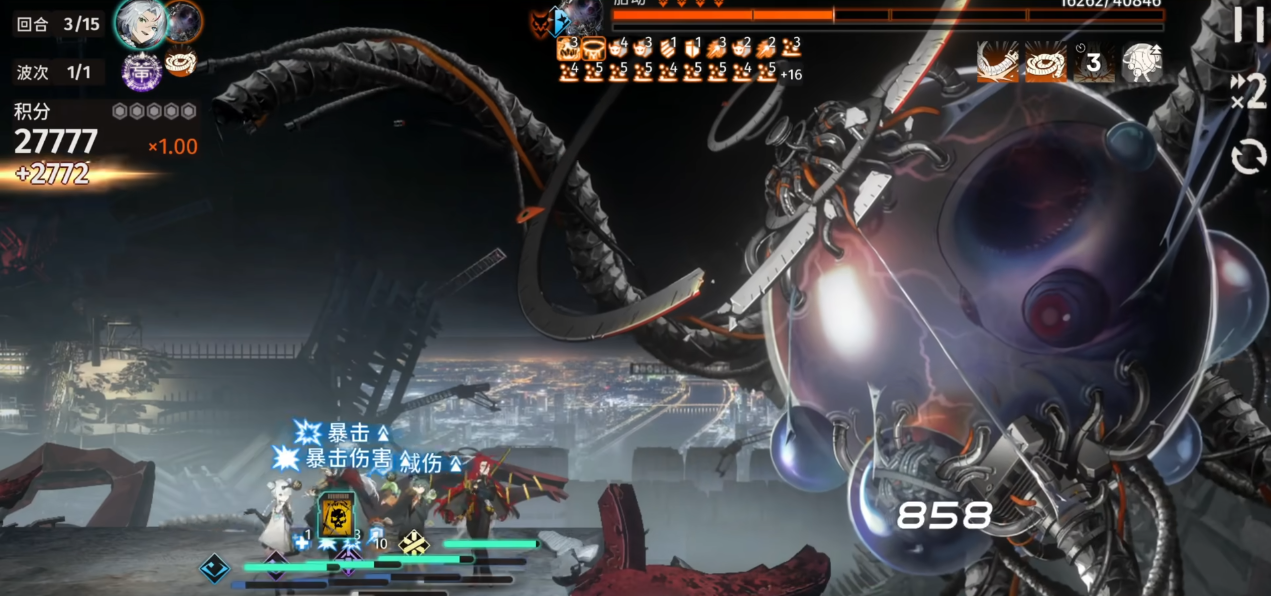View the boss coiled tentacle skill icon
Image resolution: width=1271 pixels, height=596 pixels.
tap(1045, 62)
